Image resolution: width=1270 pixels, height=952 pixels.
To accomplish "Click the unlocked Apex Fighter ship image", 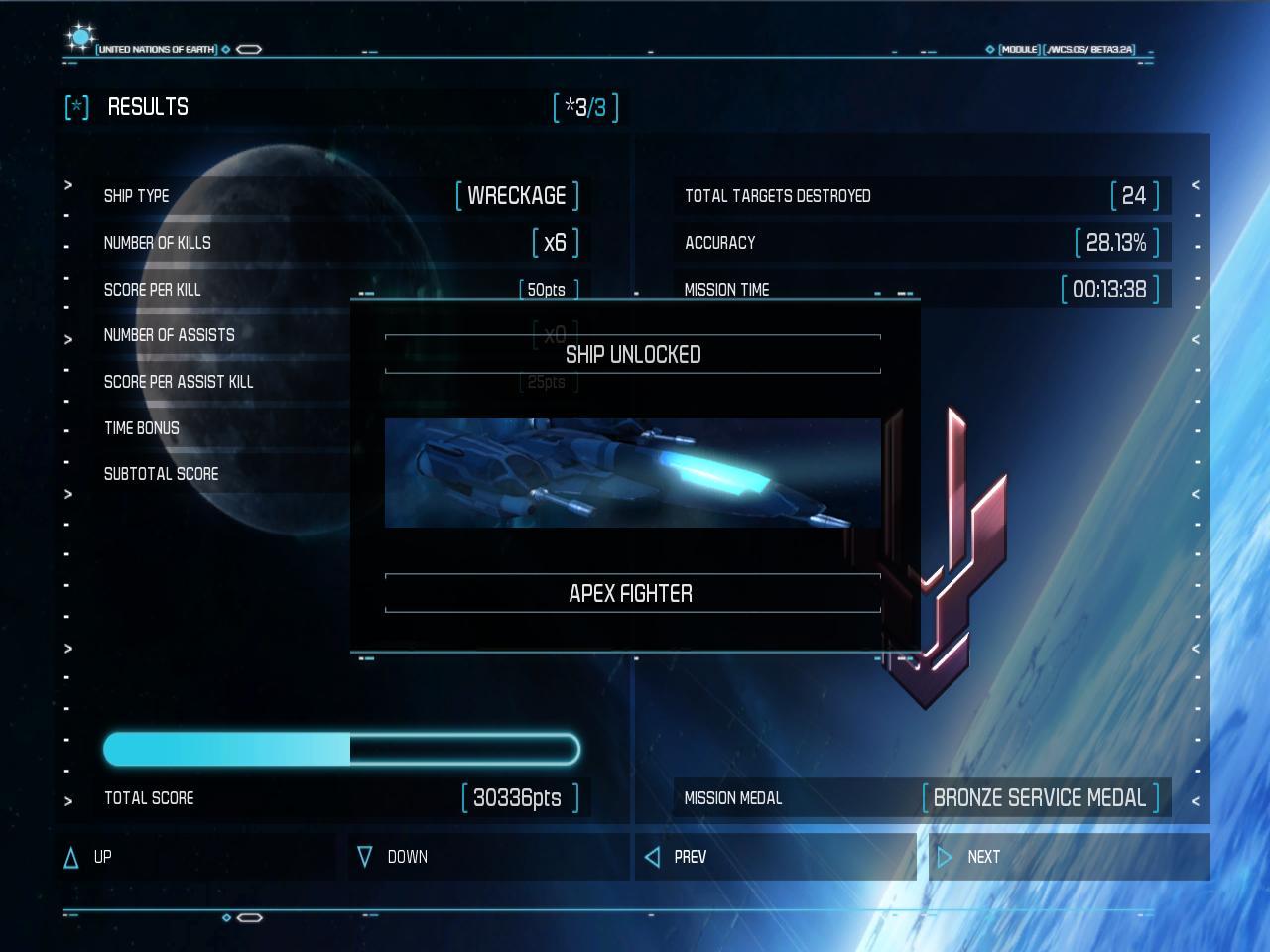I will 632,473.
